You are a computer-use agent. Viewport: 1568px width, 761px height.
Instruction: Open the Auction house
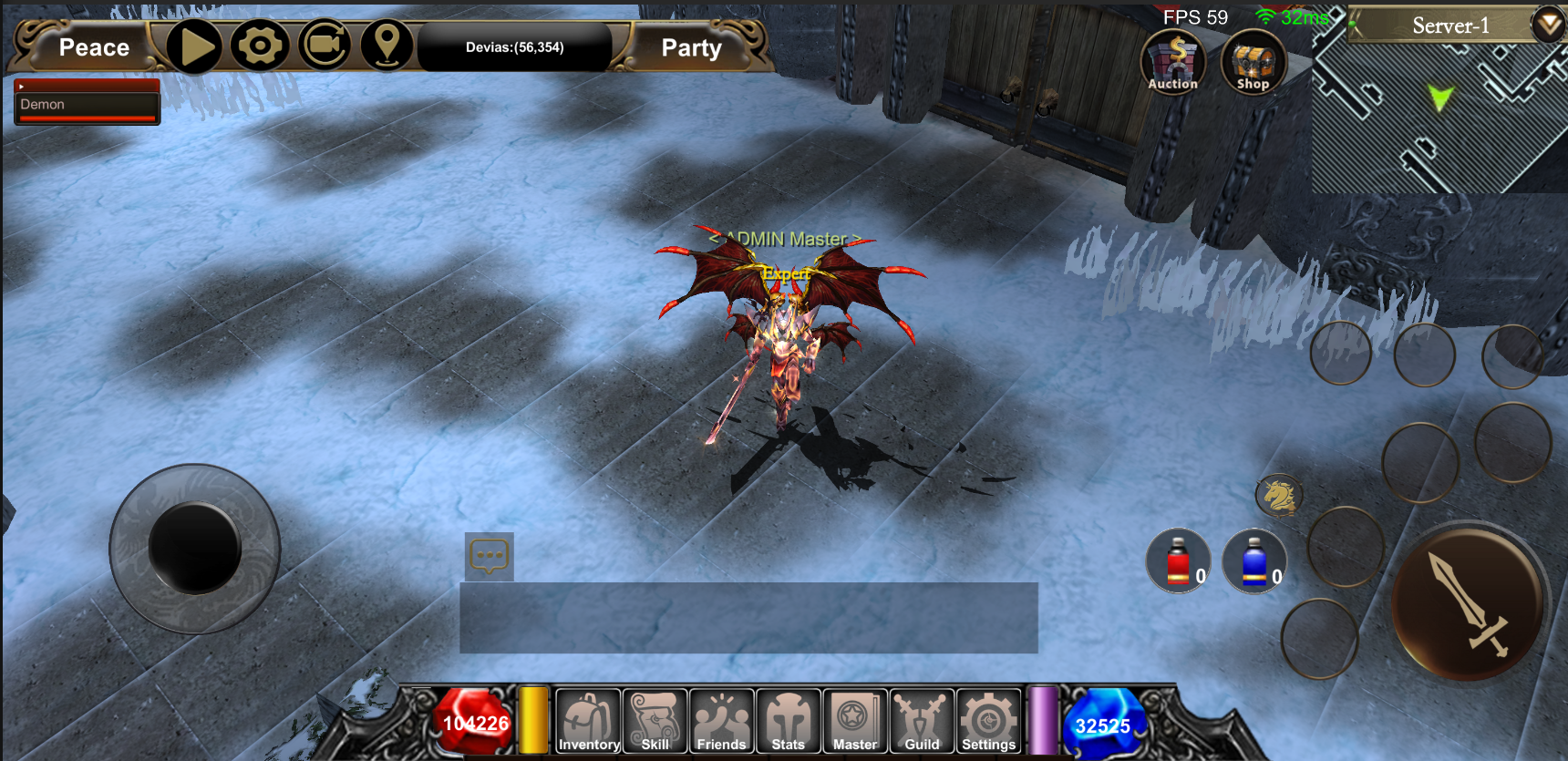tap(1172, 62)
